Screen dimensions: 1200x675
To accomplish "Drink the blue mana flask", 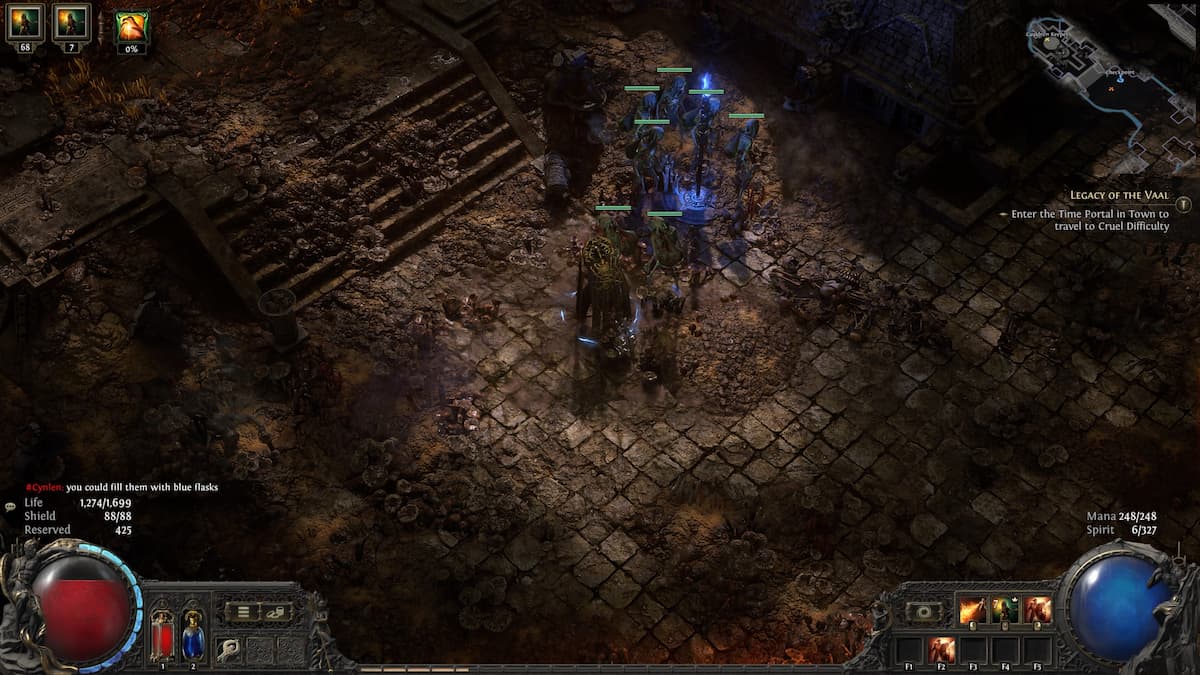I will pyautogui.click(x=192, y=633).
